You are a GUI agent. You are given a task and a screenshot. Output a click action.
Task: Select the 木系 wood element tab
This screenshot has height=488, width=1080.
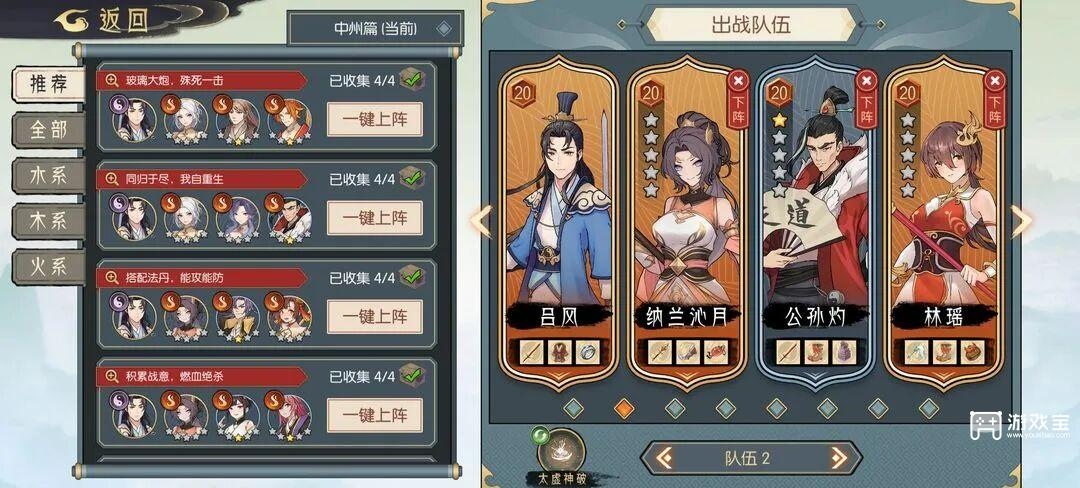click(48, 220)
